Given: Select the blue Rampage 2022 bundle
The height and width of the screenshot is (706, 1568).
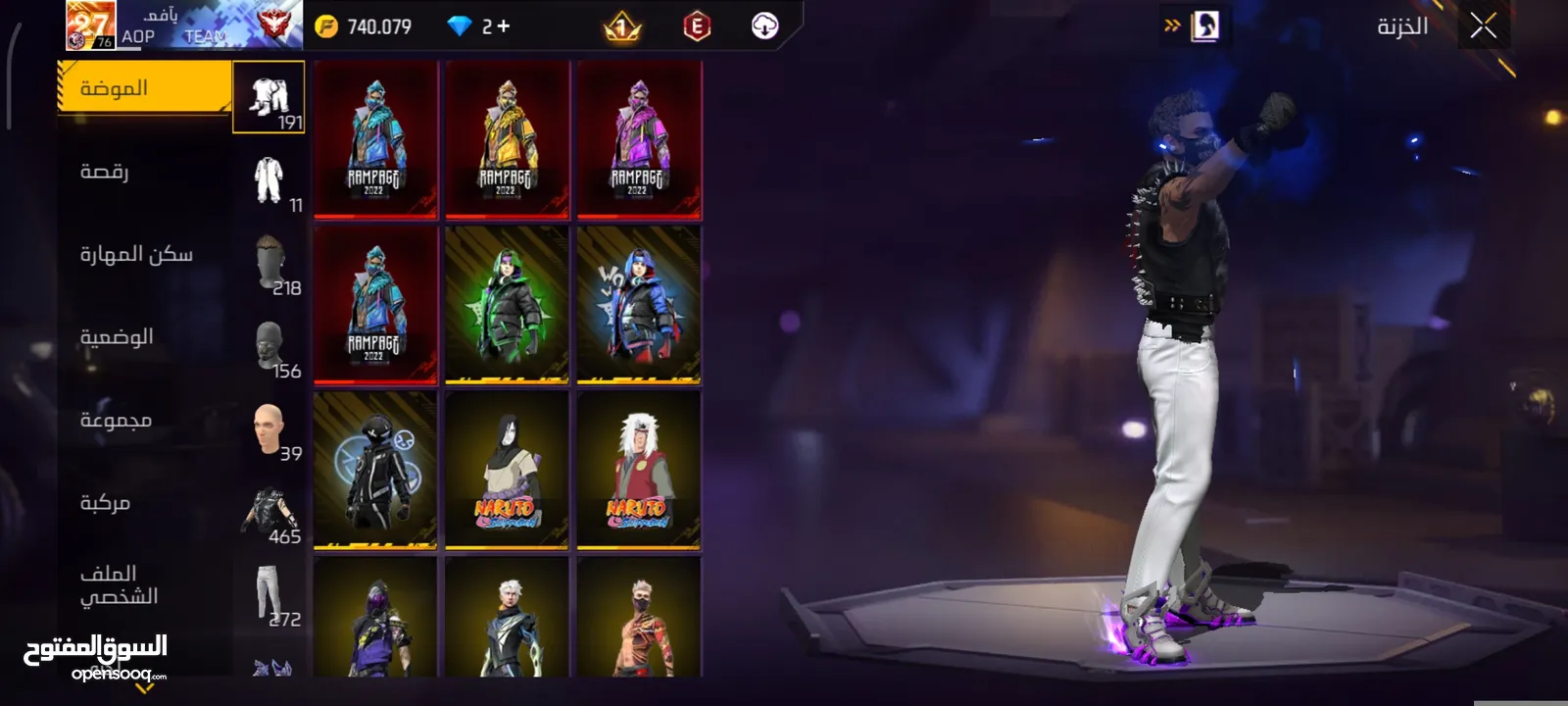Looking at the screenshot, I should coord(375,139).
